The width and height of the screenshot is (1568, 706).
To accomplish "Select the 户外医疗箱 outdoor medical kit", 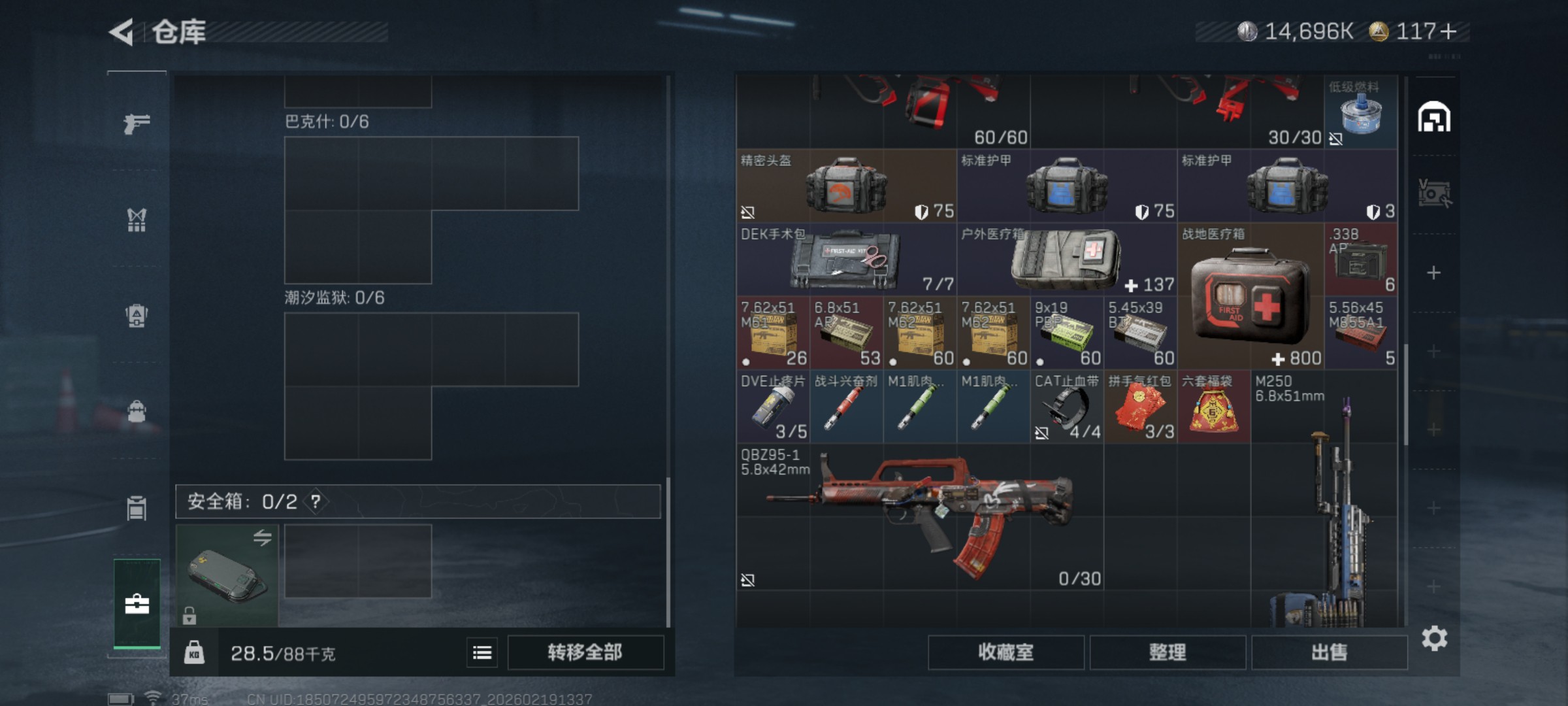I will [x=1066, y=260].
